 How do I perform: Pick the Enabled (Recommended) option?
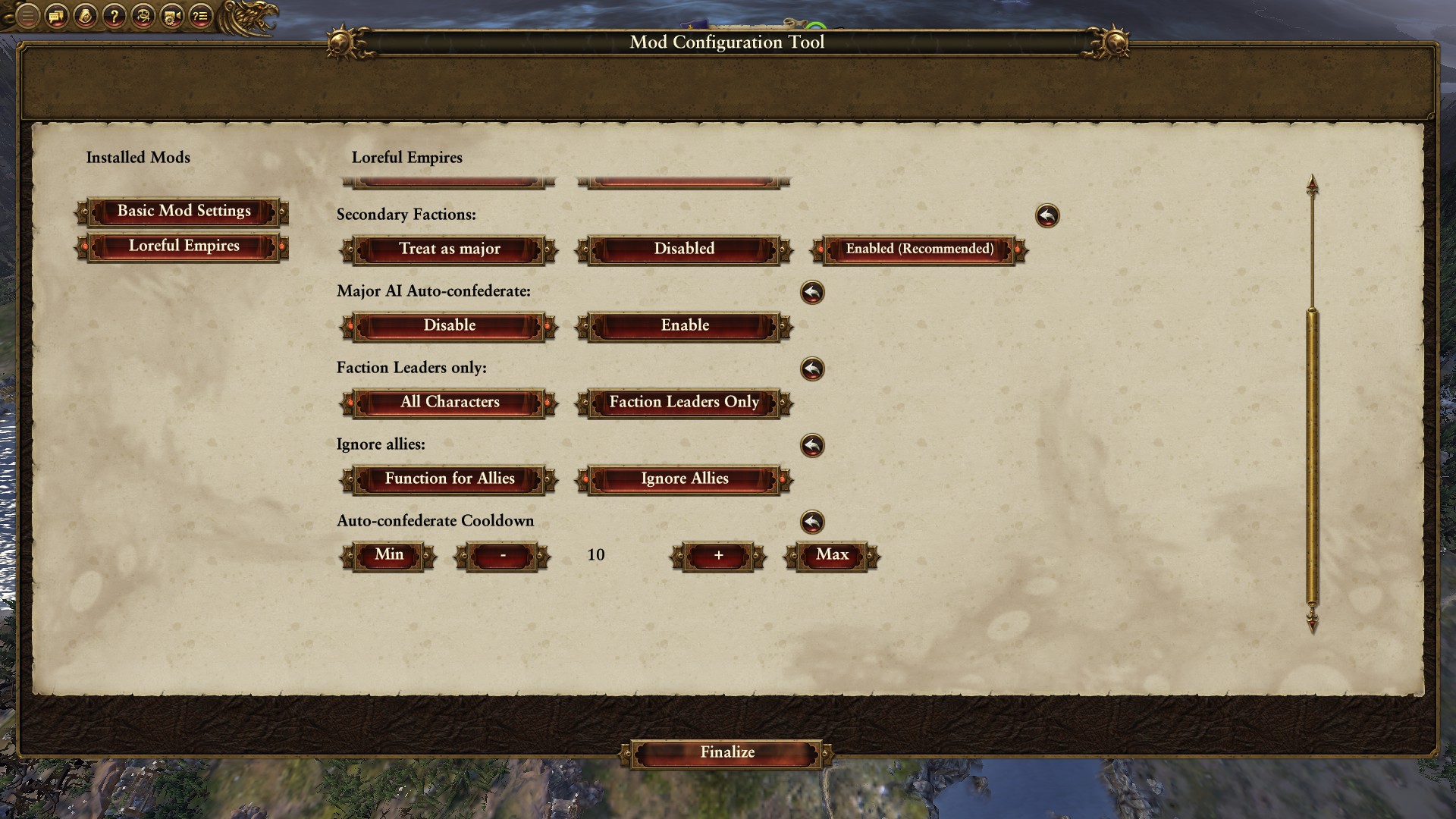click(x=919, y=249)
